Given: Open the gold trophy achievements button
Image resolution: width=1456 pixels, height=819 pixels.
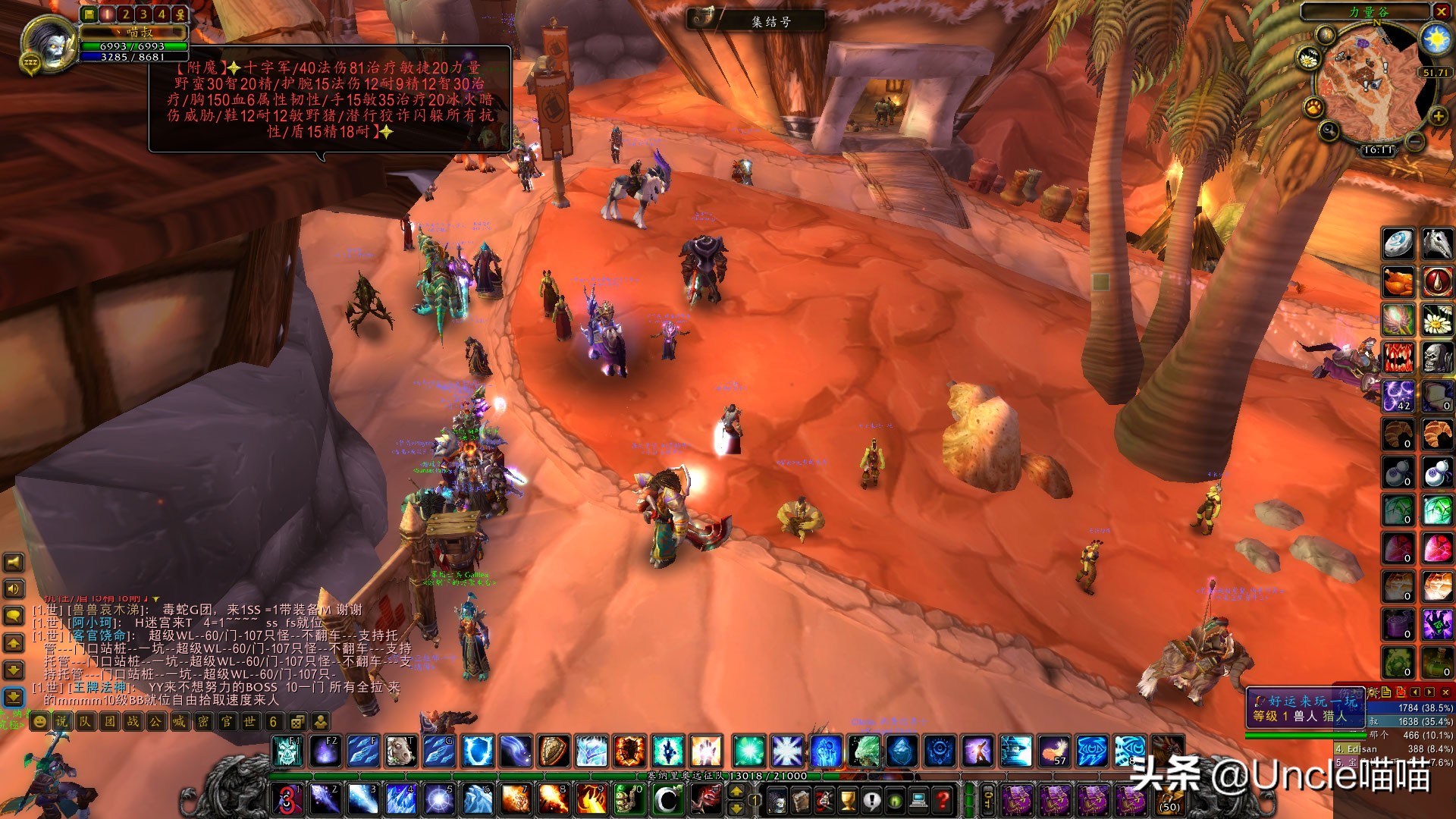Looking at the screenshot, I should tap(848, 799).
